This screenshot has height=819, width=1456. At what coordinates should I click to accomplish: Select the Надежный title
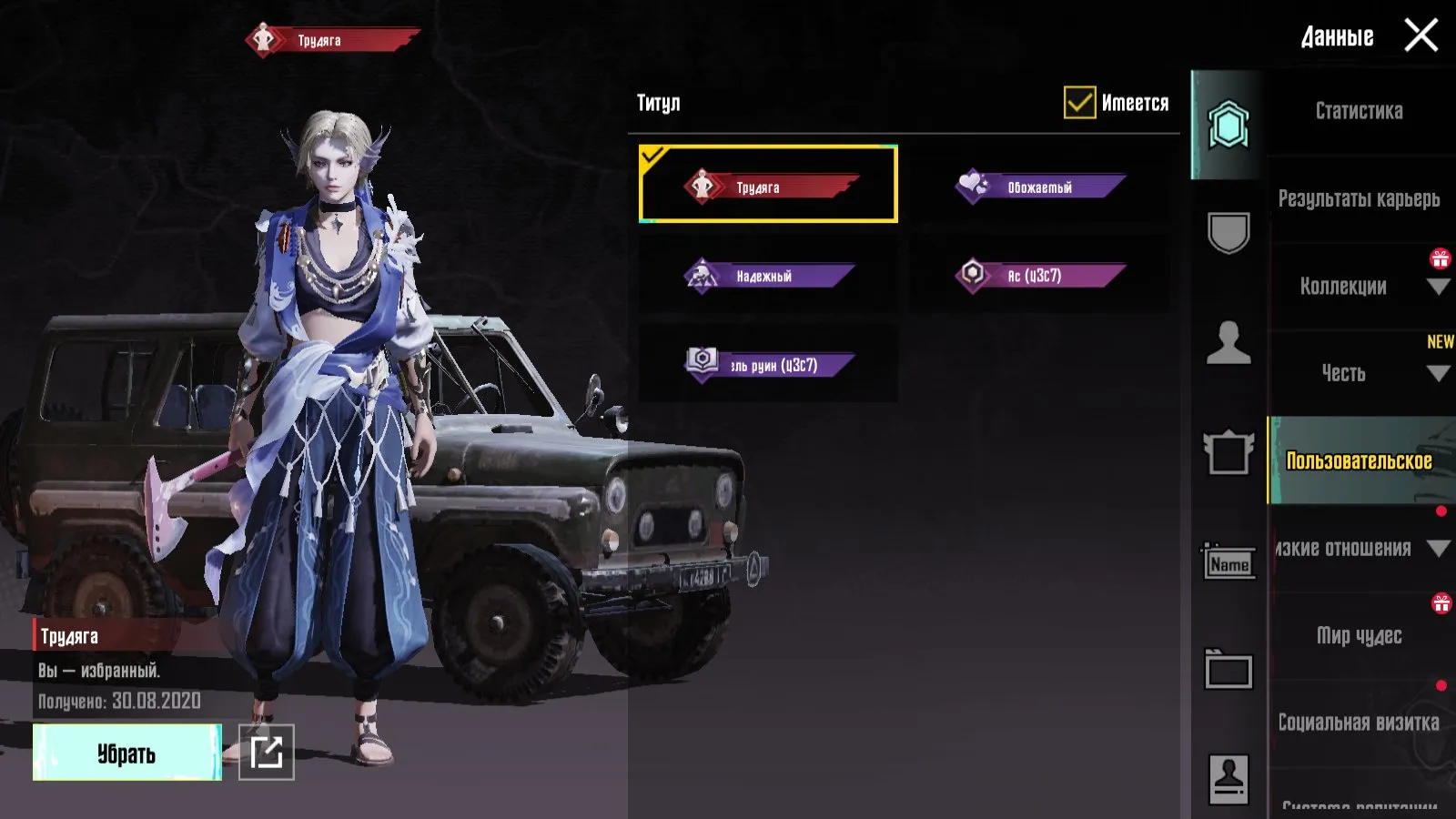point(768,275)
